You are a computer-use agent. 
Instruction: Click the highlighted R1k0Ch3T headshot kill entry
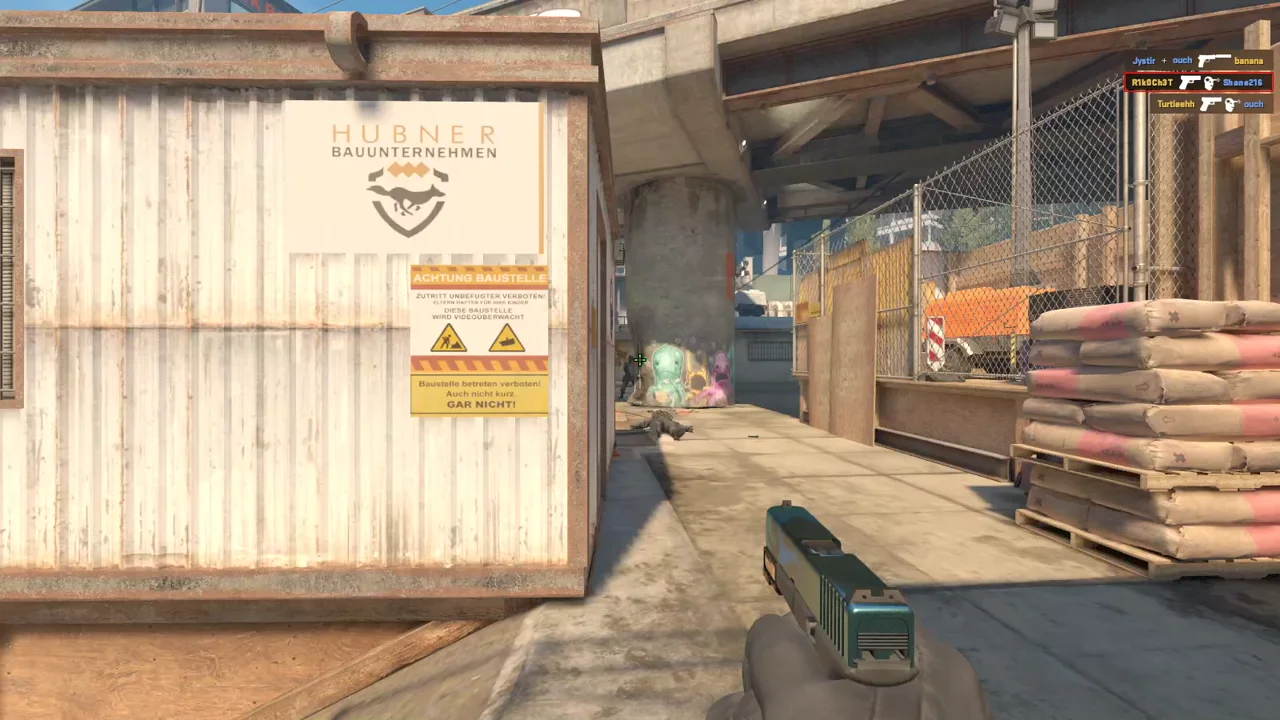tap(1198, 82)
